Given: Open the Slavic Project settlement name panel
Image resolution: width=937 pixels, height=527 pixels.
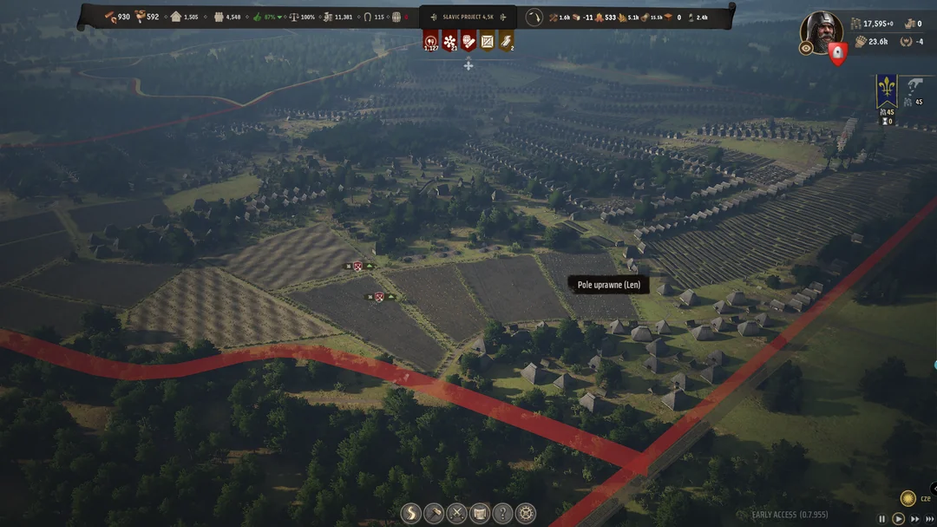Looking at the screenshot, I should [x=467, y=17].
